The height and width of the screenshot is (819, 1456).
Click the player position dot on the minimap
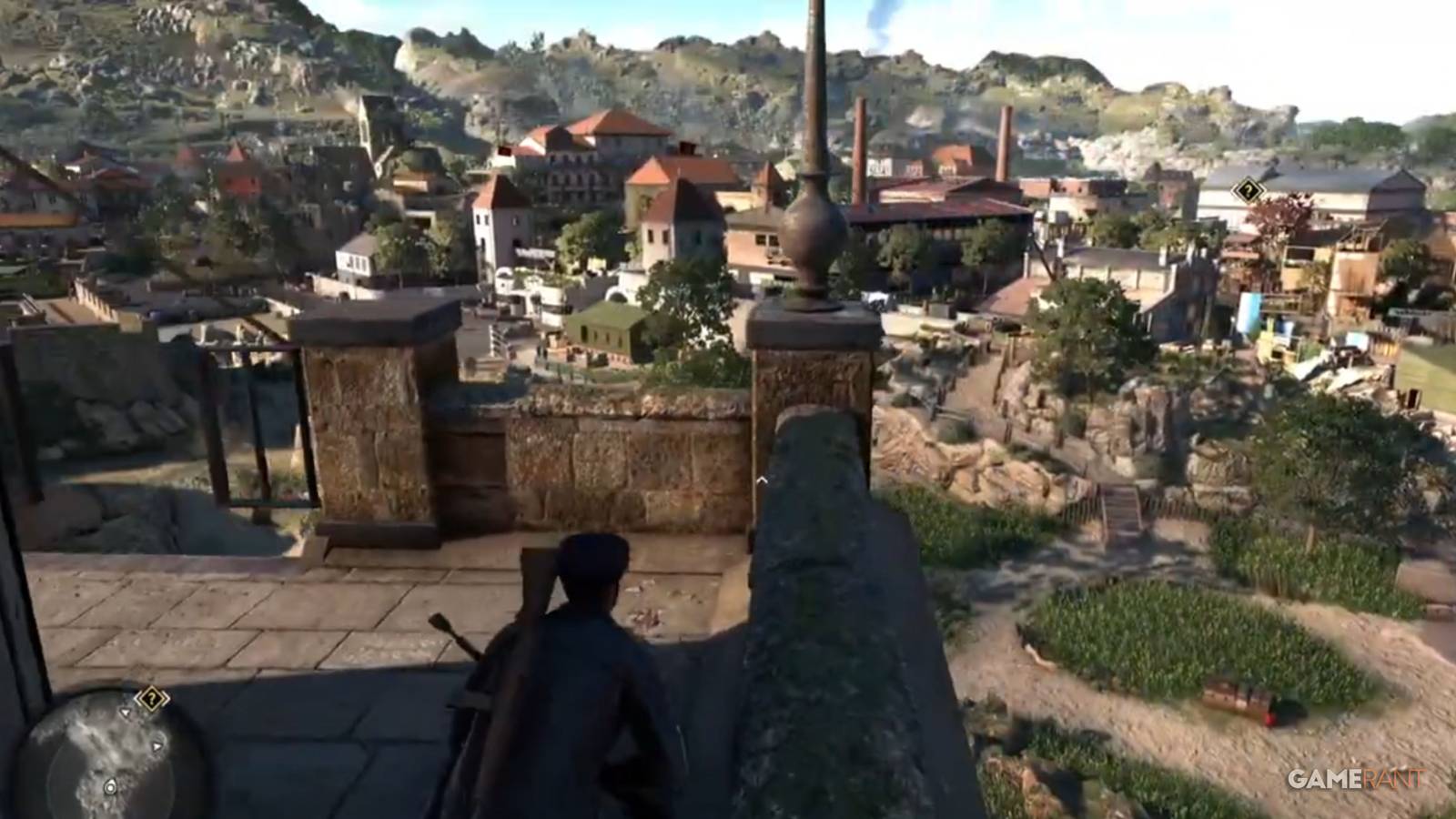(x=110, y=786)
